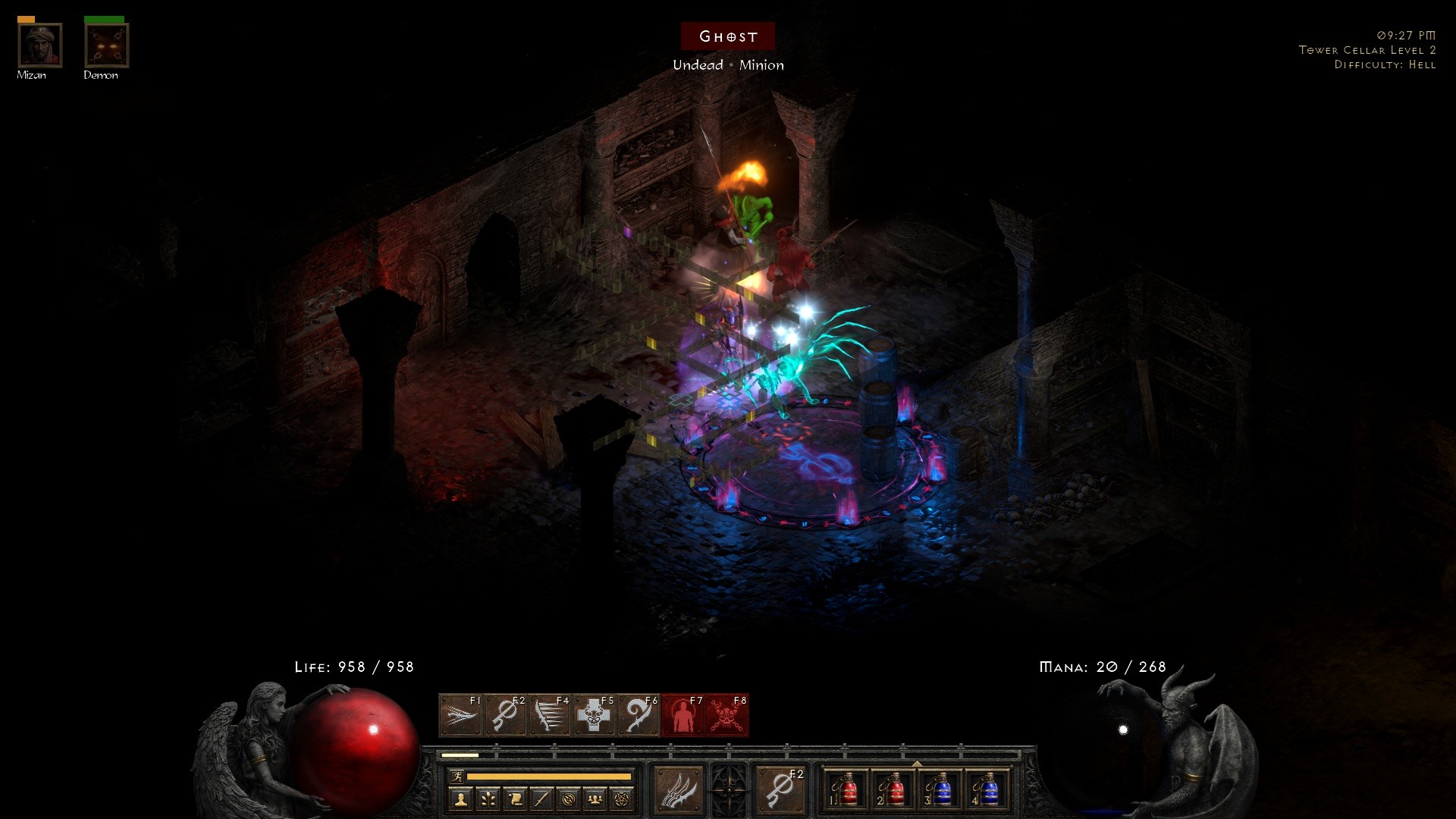Open the skill tree icon

tap(488, 799)
